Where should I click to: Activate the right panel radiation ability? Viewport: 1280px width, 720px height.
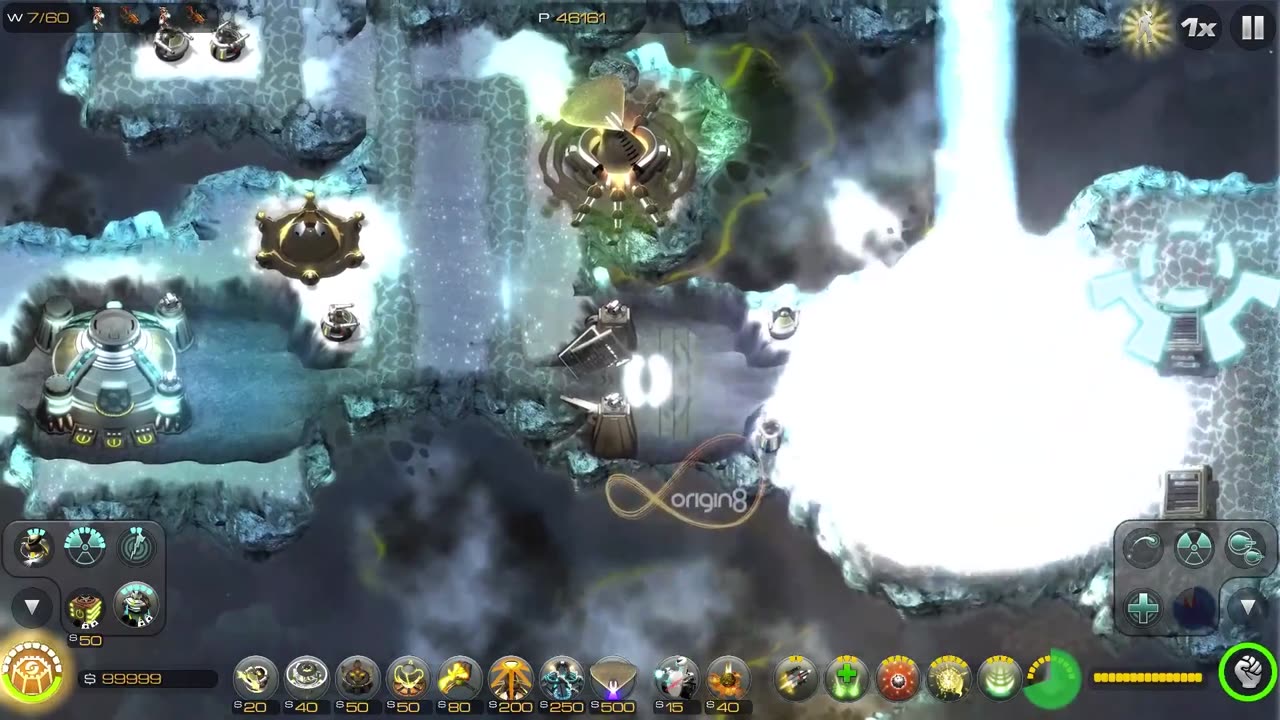click(1194, 548)
